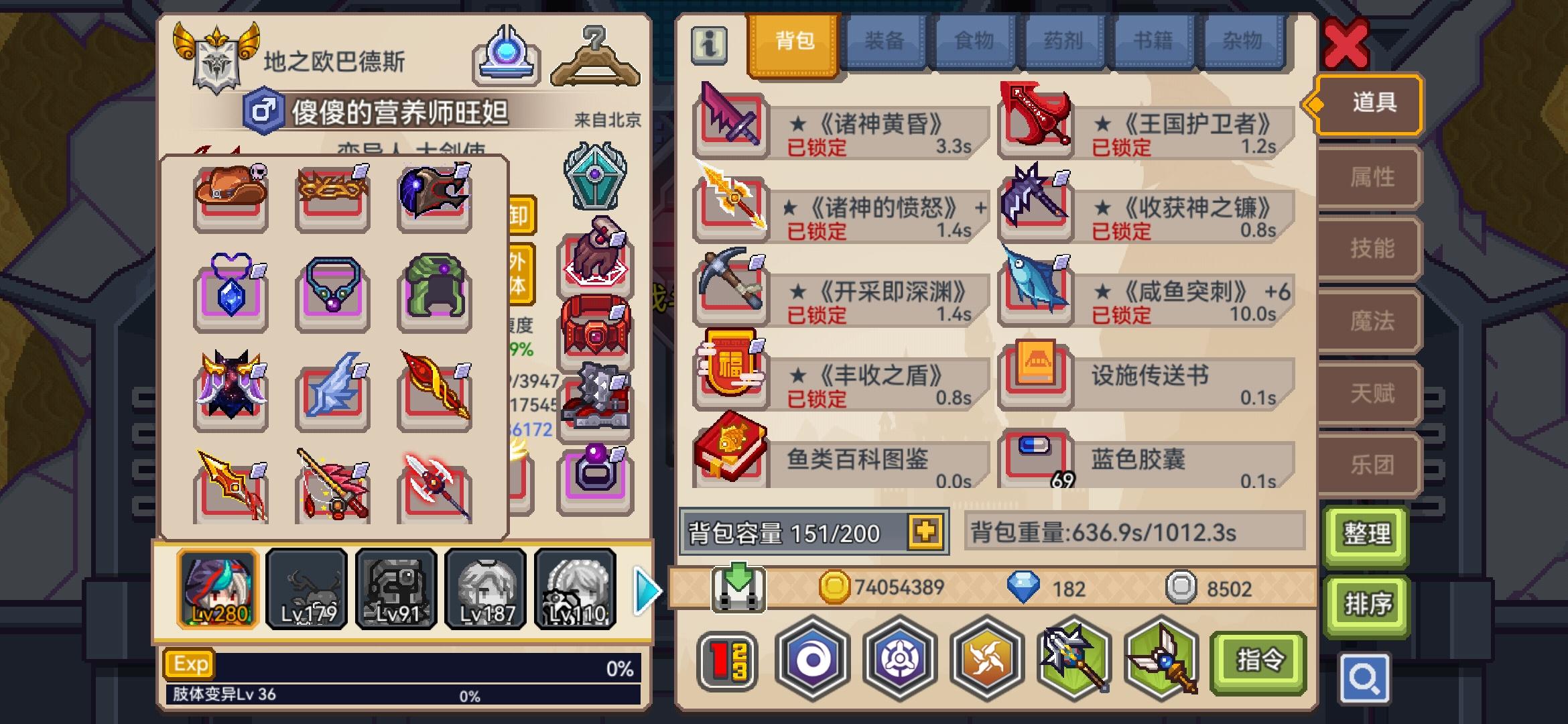The image size is (1568, 724).
Task: Open the 魔法 magic side tab
Action: 1368,320
